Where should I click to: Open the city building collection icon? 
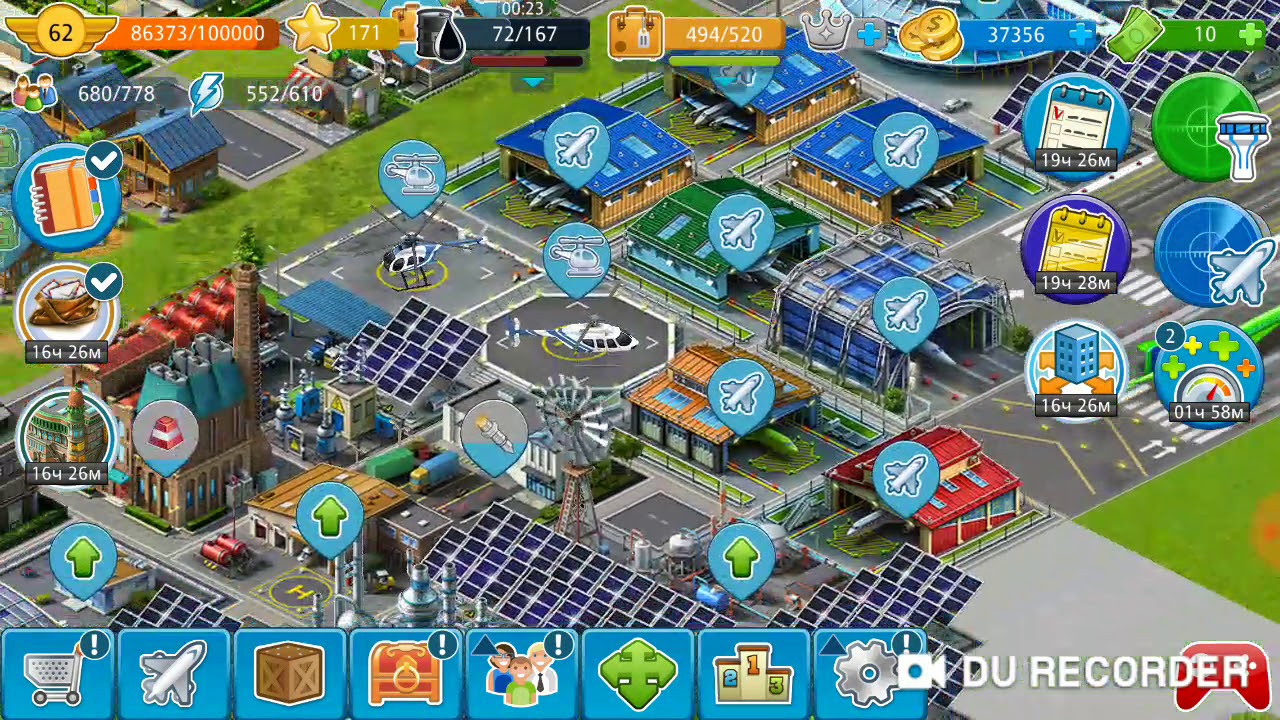pos(66,432)
